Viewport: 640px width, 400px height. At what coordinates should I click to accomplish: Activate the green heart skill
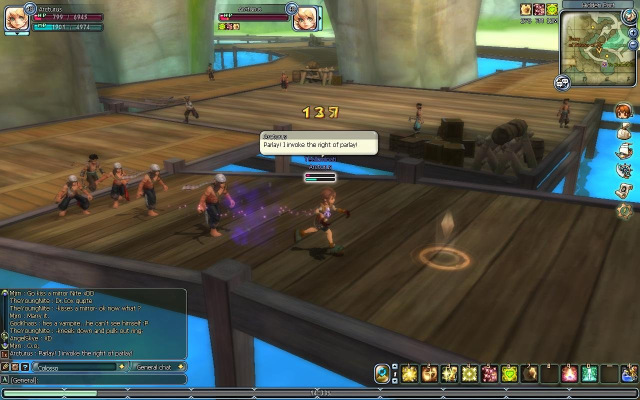pos(508,373)
